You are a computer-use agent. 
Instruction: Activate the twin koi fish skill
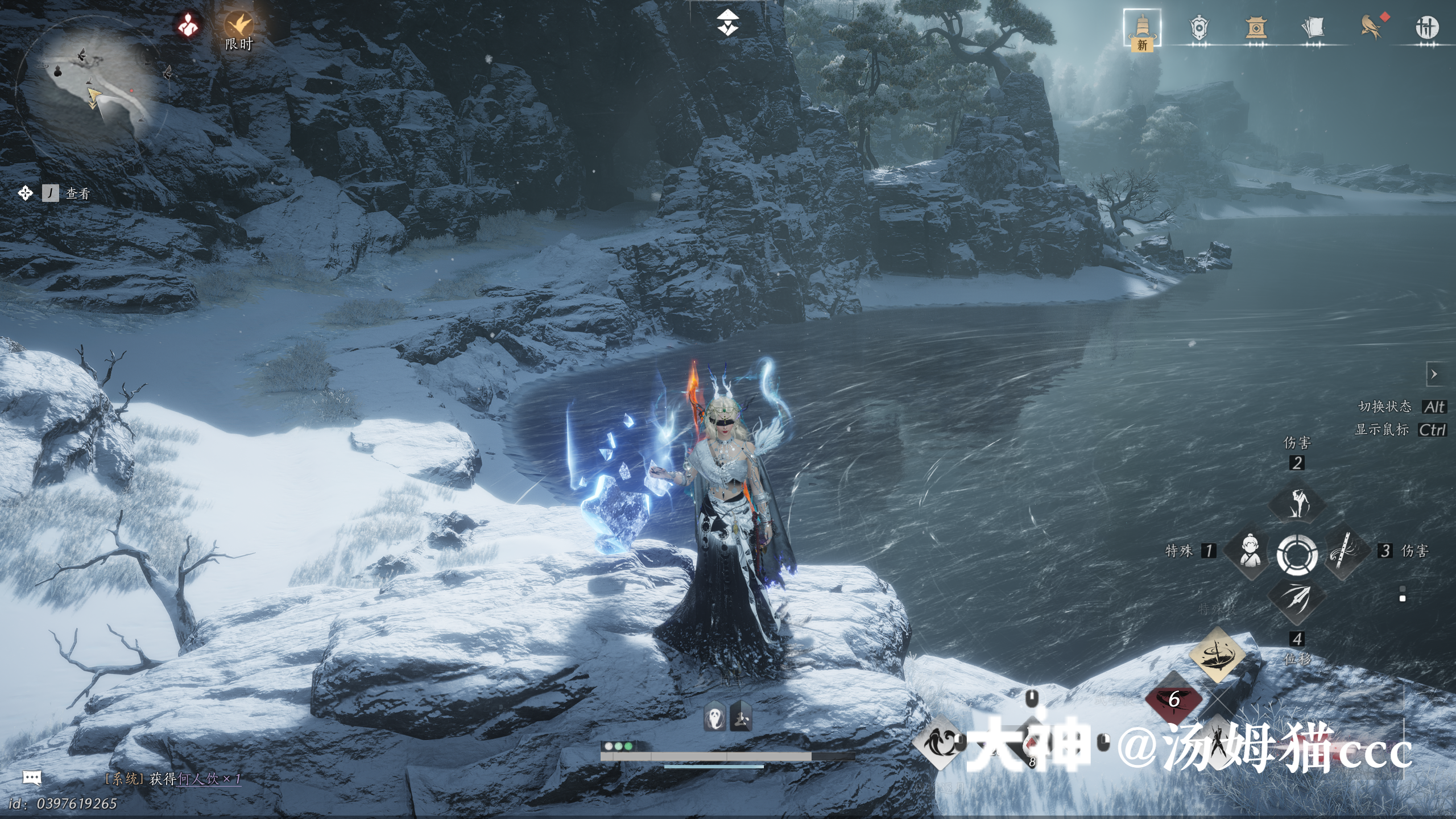[x=940, y=742]
